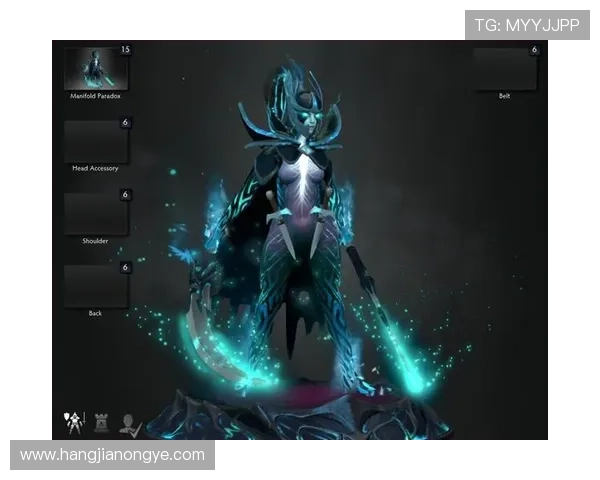This screenshot has width=600, height=480.
Task: Click the tower icon tab
Action: [x=101, y=424]
